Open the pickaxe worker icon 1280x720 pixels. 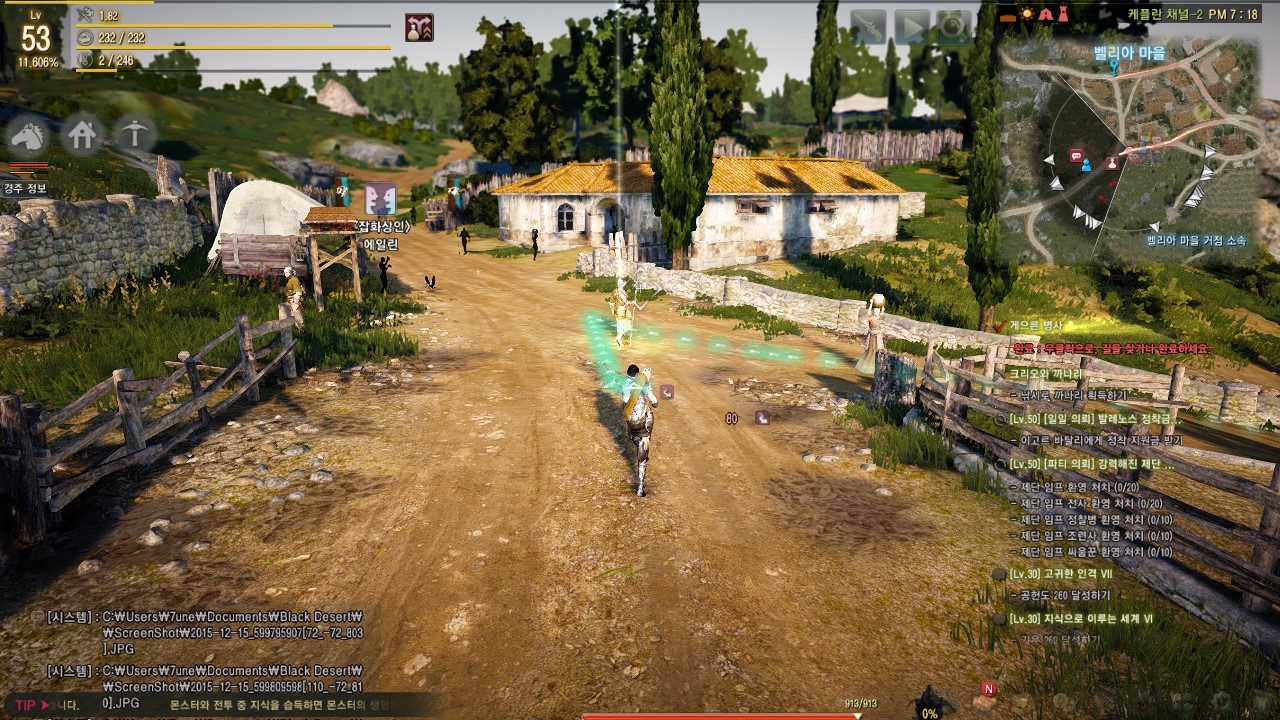[x=134, y=133]
